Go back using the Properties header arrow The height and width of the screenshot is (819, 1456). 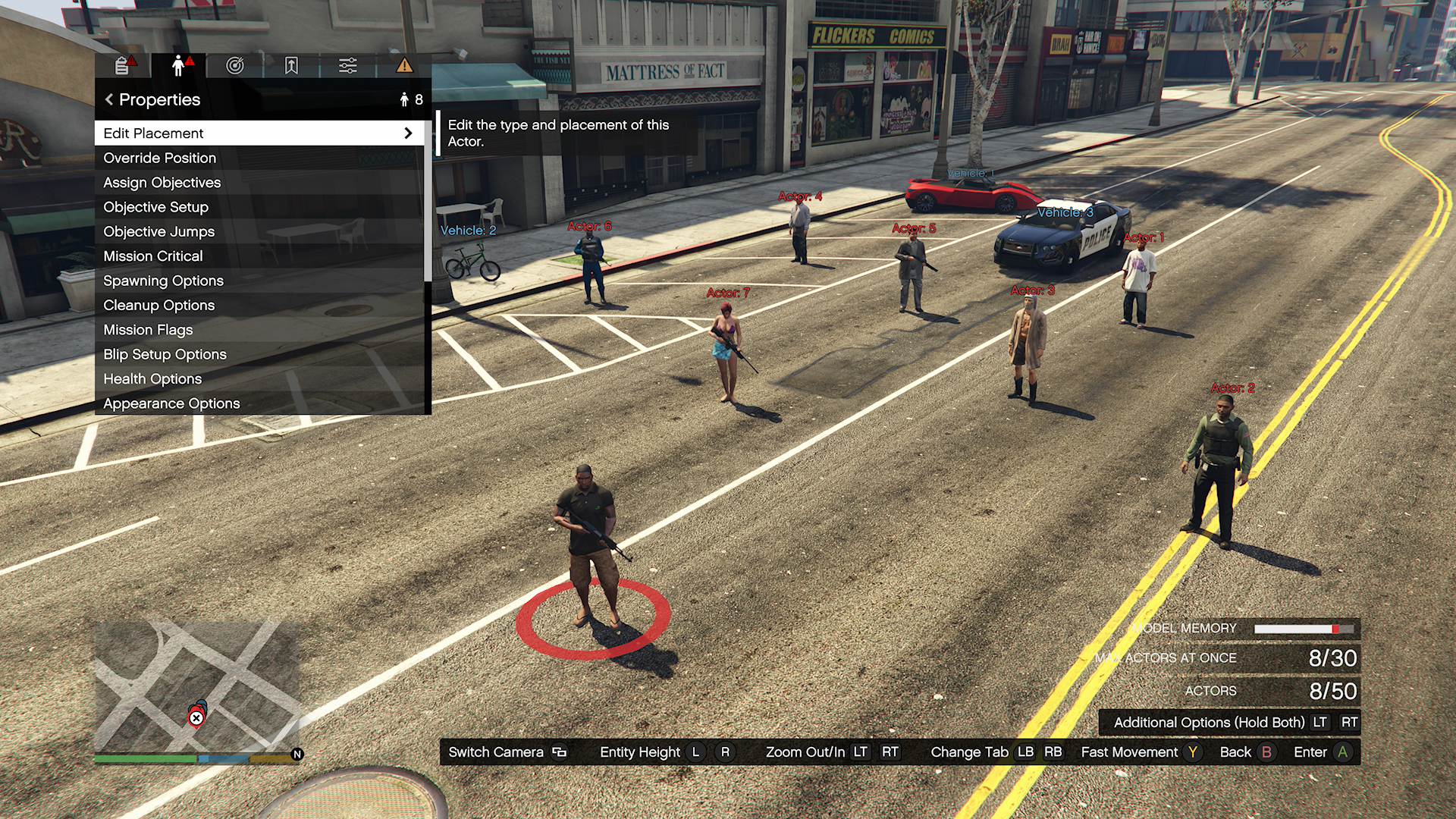click(x=110, y=99)
